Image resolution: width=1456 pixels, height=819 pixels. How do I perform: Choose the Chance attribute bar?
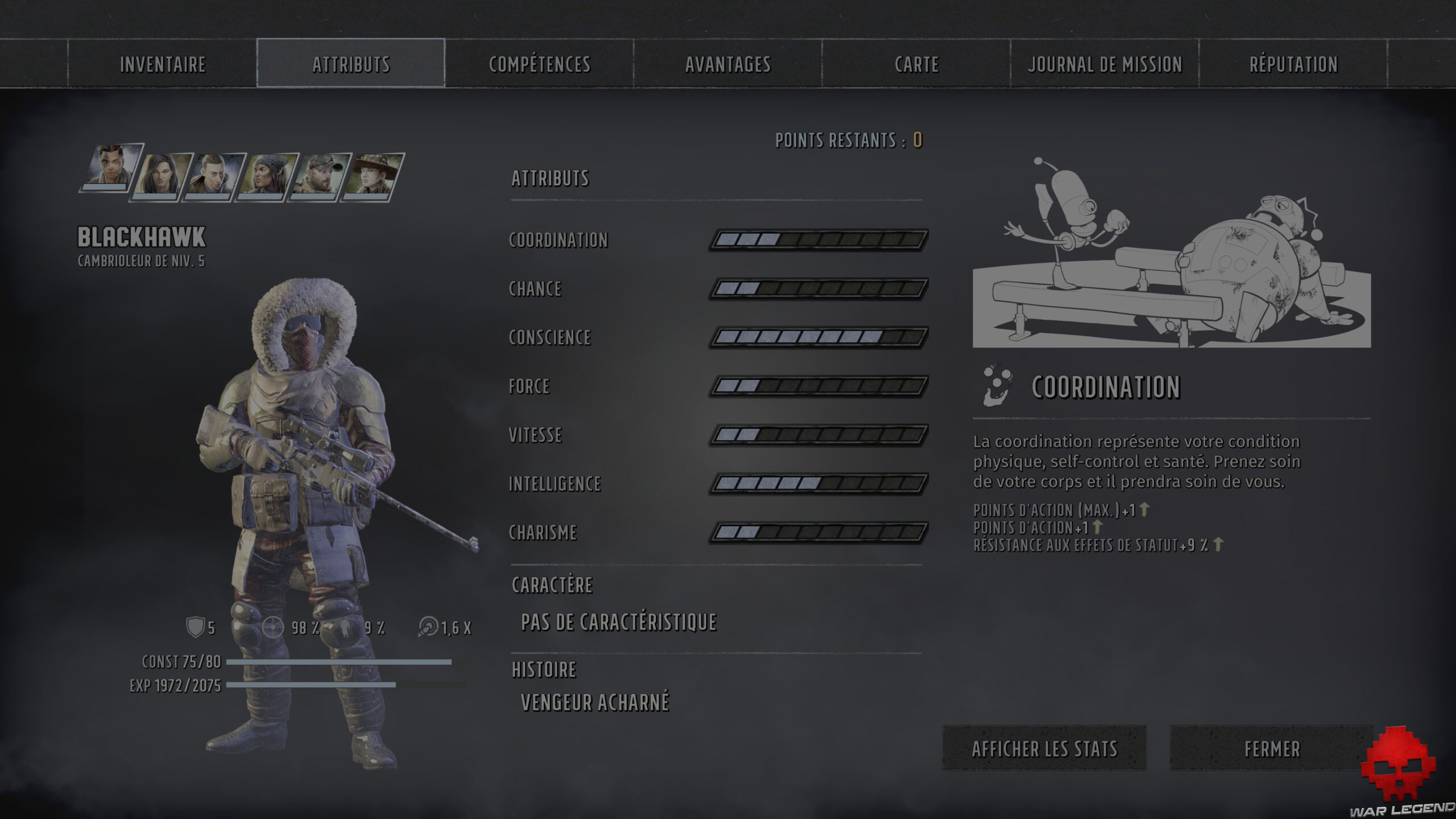(x=818, y=289)
